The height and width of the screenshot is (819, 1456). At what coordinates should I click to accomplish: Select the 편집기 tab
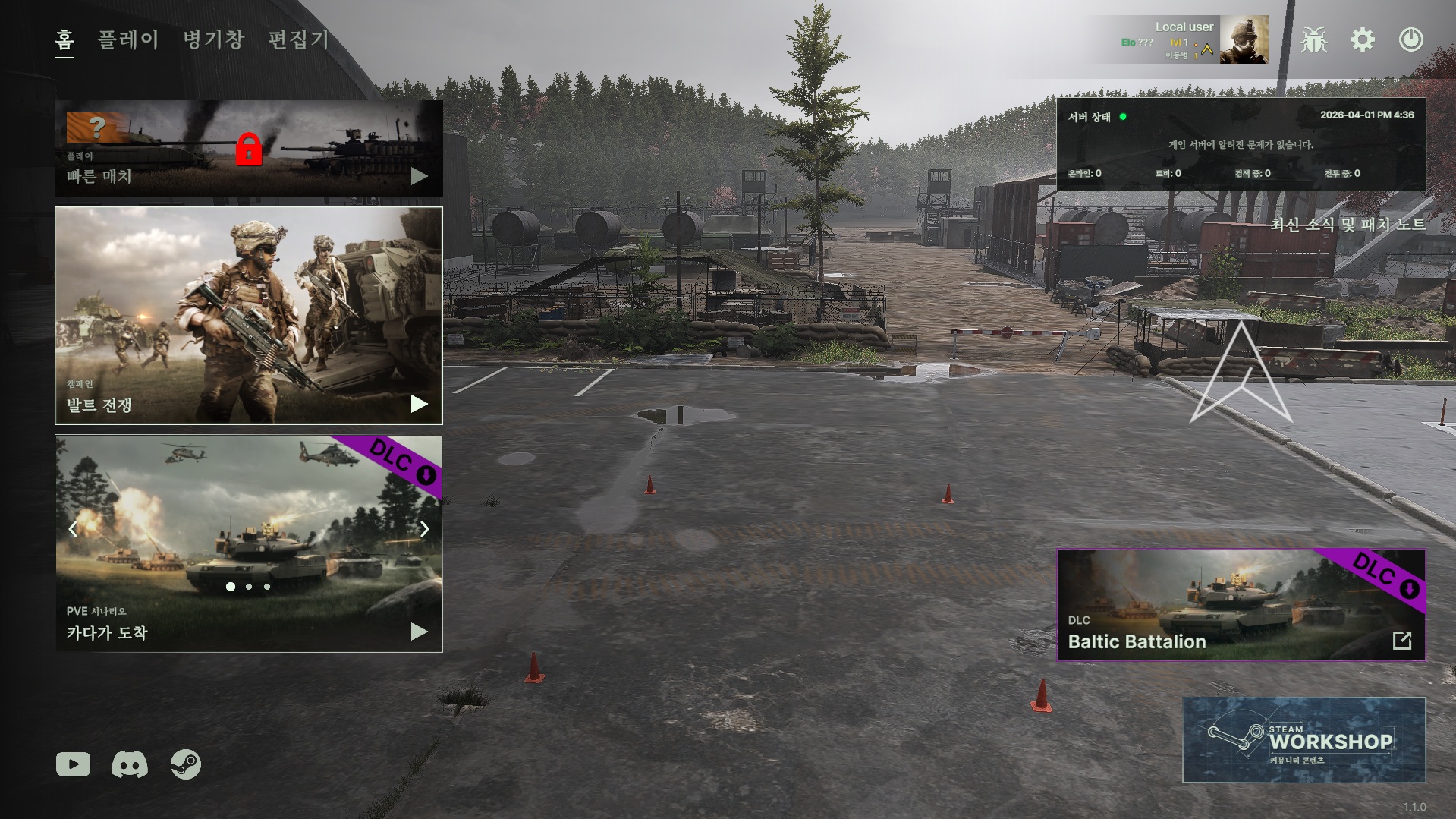click(x=298, y=39)
